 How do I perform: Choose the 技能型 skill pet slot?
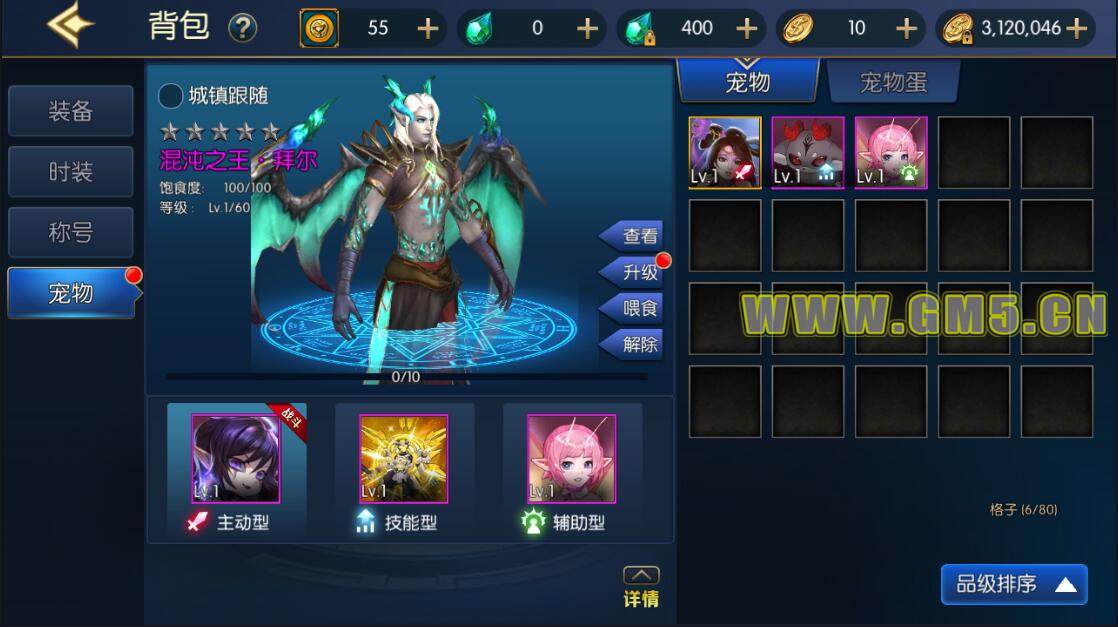click(x=404, y=459)
